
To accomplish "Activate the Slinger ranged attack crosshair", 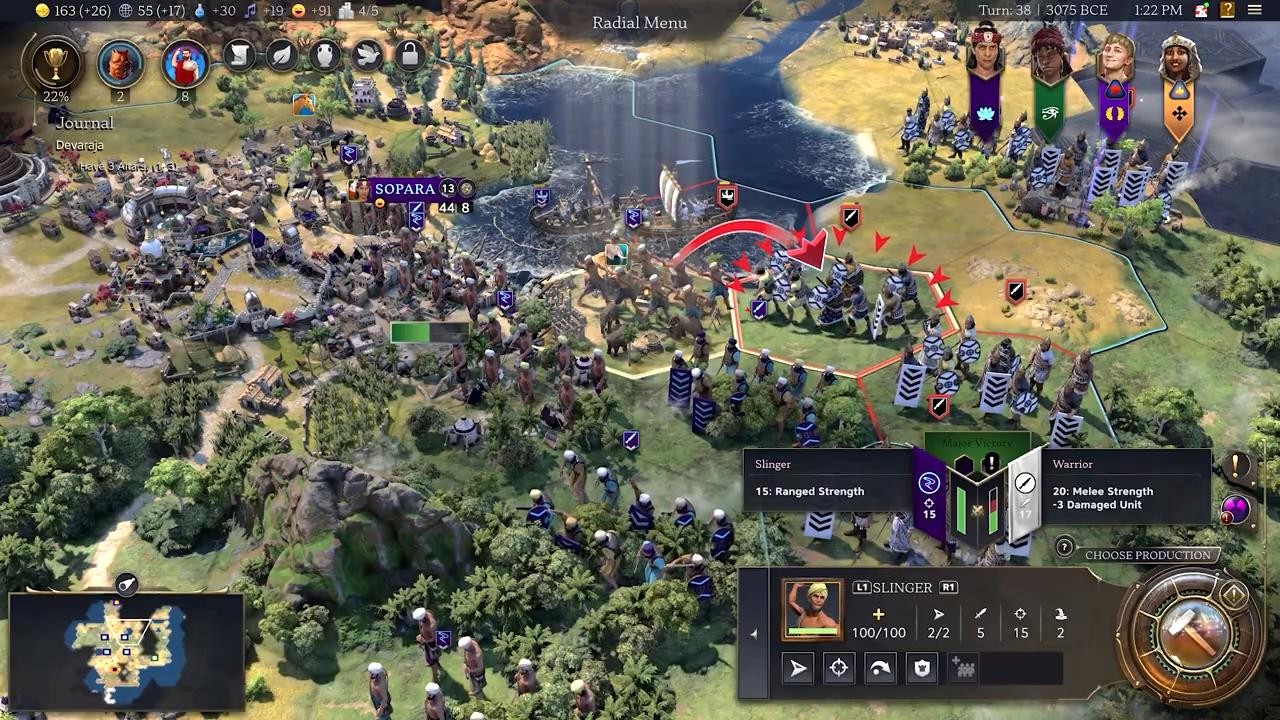I will 839,668.
